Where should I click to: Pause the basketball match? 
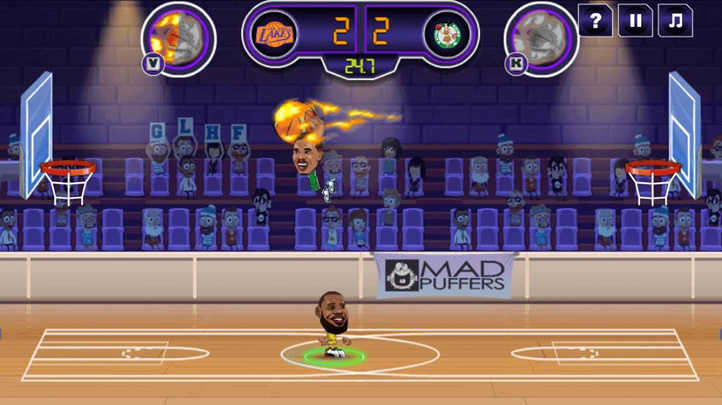point(635,20)
